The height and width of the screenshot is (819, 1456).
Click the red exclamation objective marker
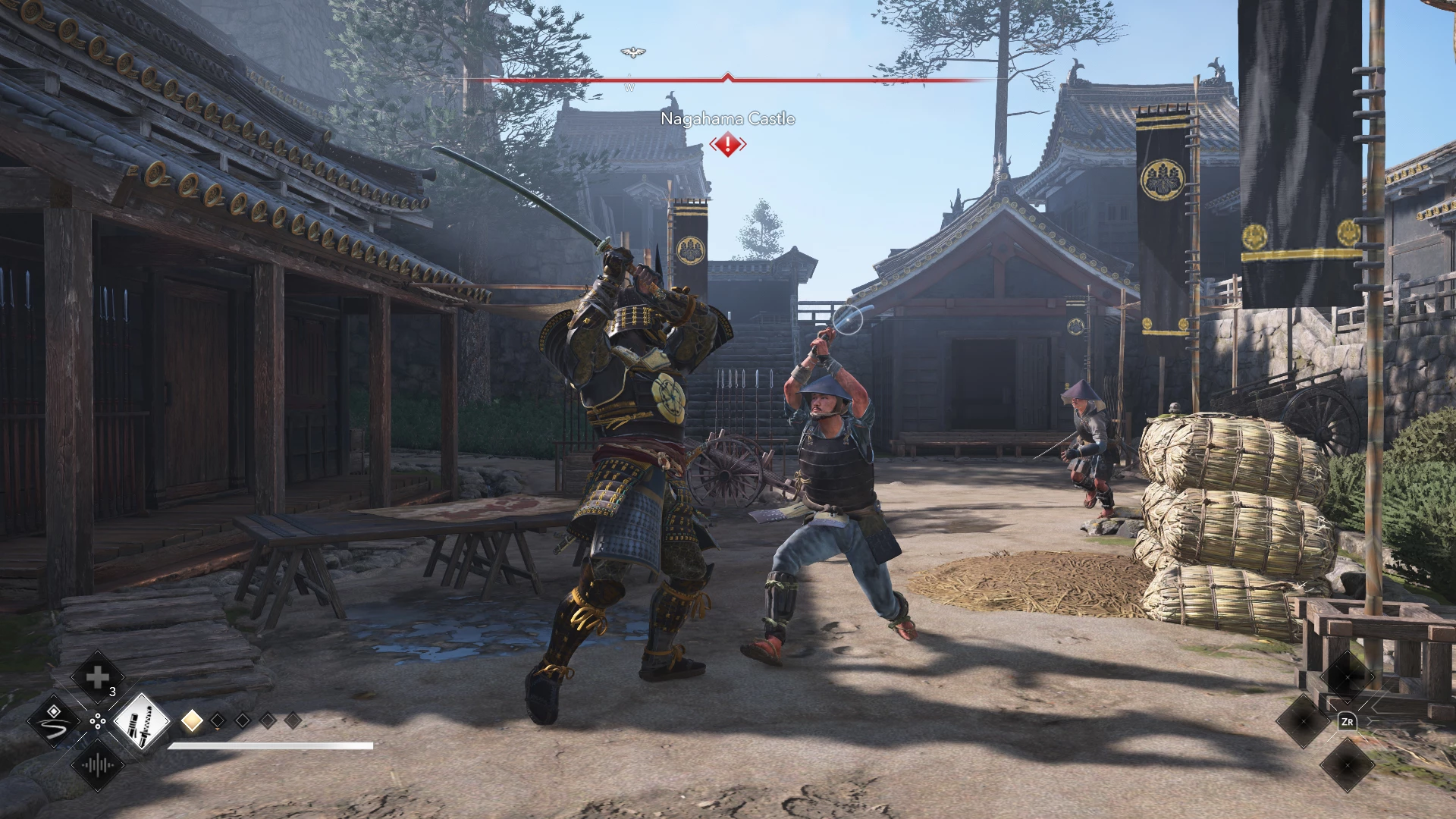726,144
